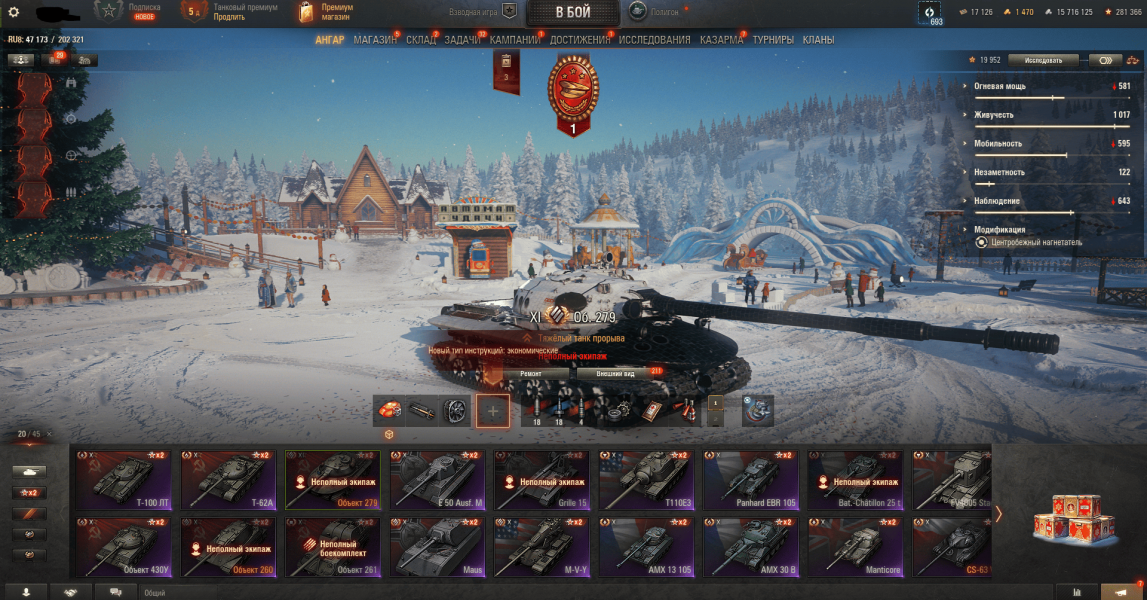Switch to the Исследования tab

654,40
